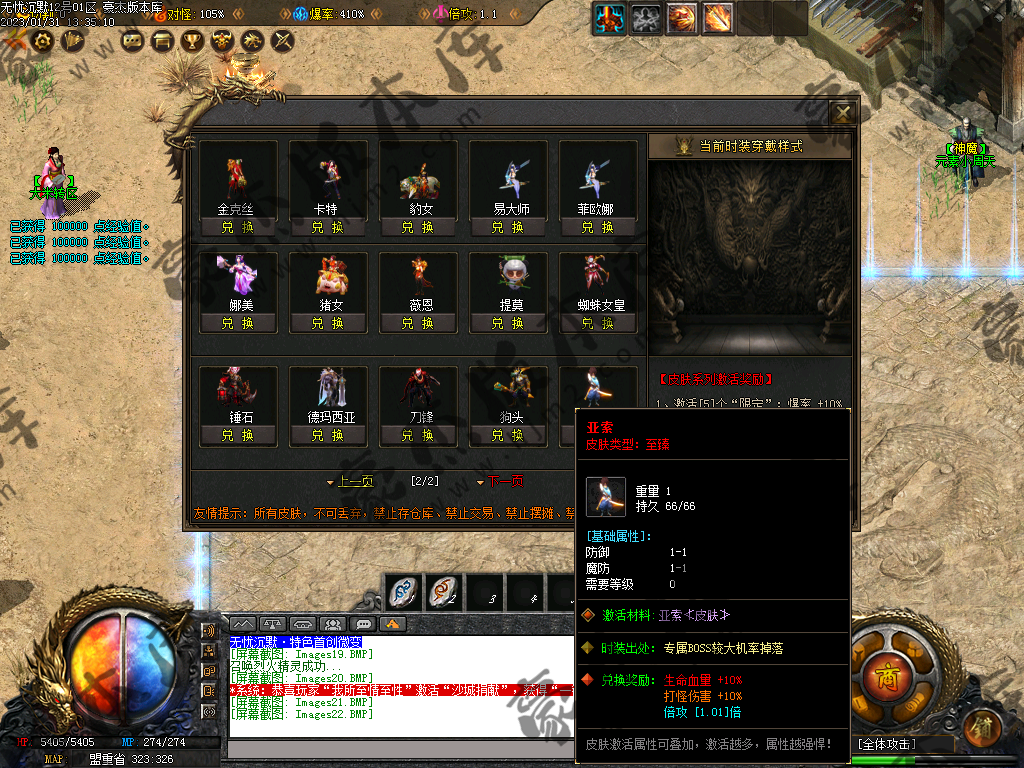Viewport: 1024px width, 768px height.
Task: Close the skin exchange window
Action: 843,113
